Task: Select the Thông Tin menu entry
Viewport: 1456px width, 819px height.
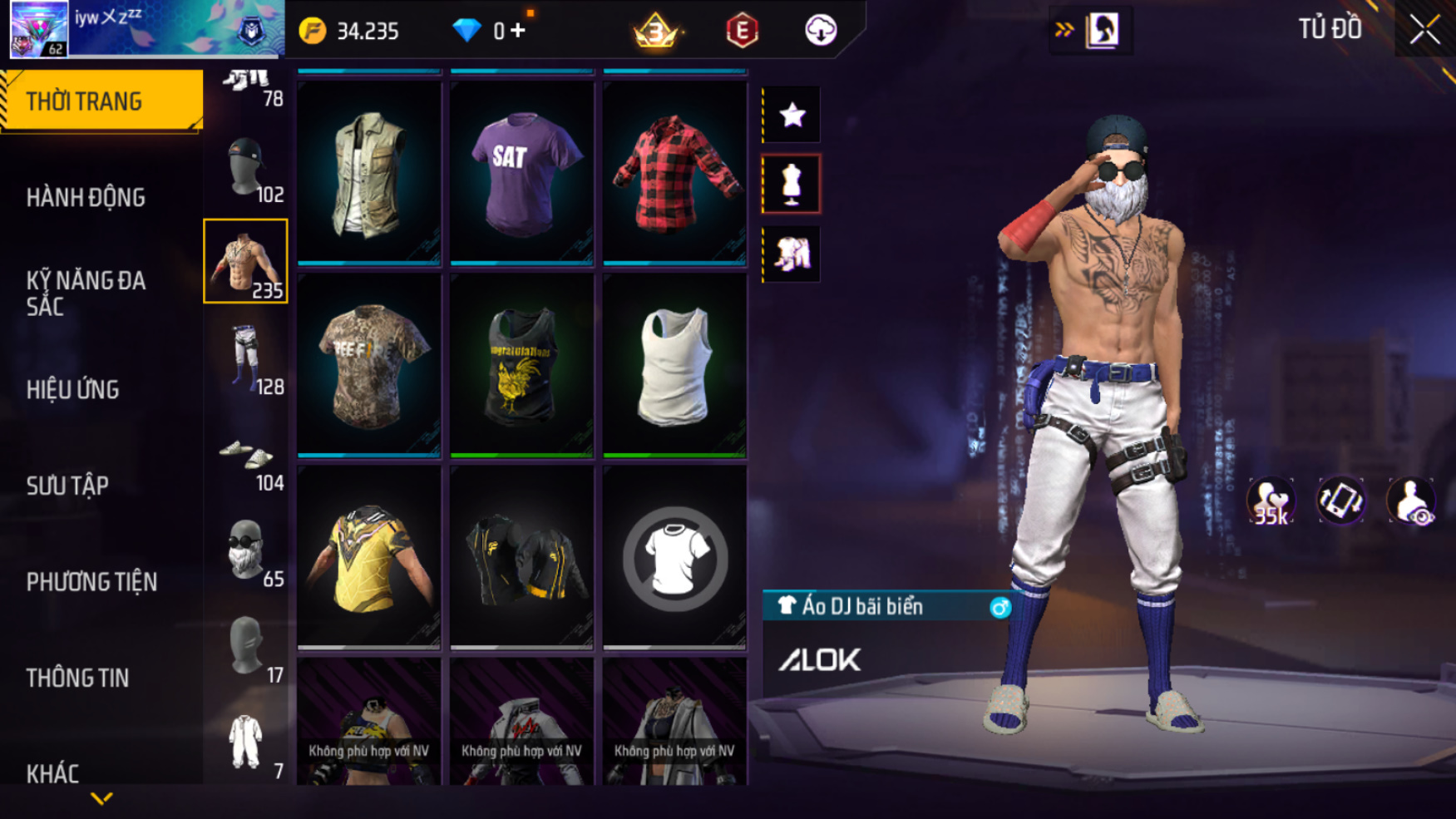Action: (x=77, y=678)
